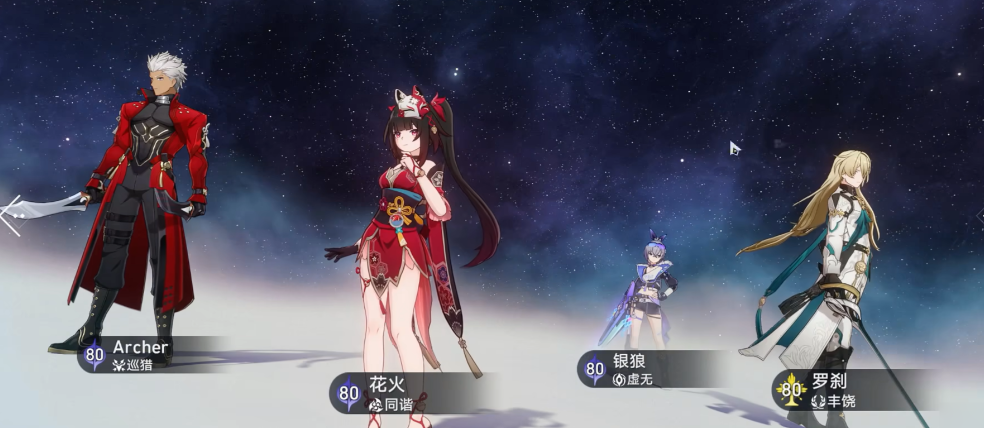This screenshot has width=984, height=428.
Task: Switch to next team with right arrow
Action: click(x=978, y=214)
